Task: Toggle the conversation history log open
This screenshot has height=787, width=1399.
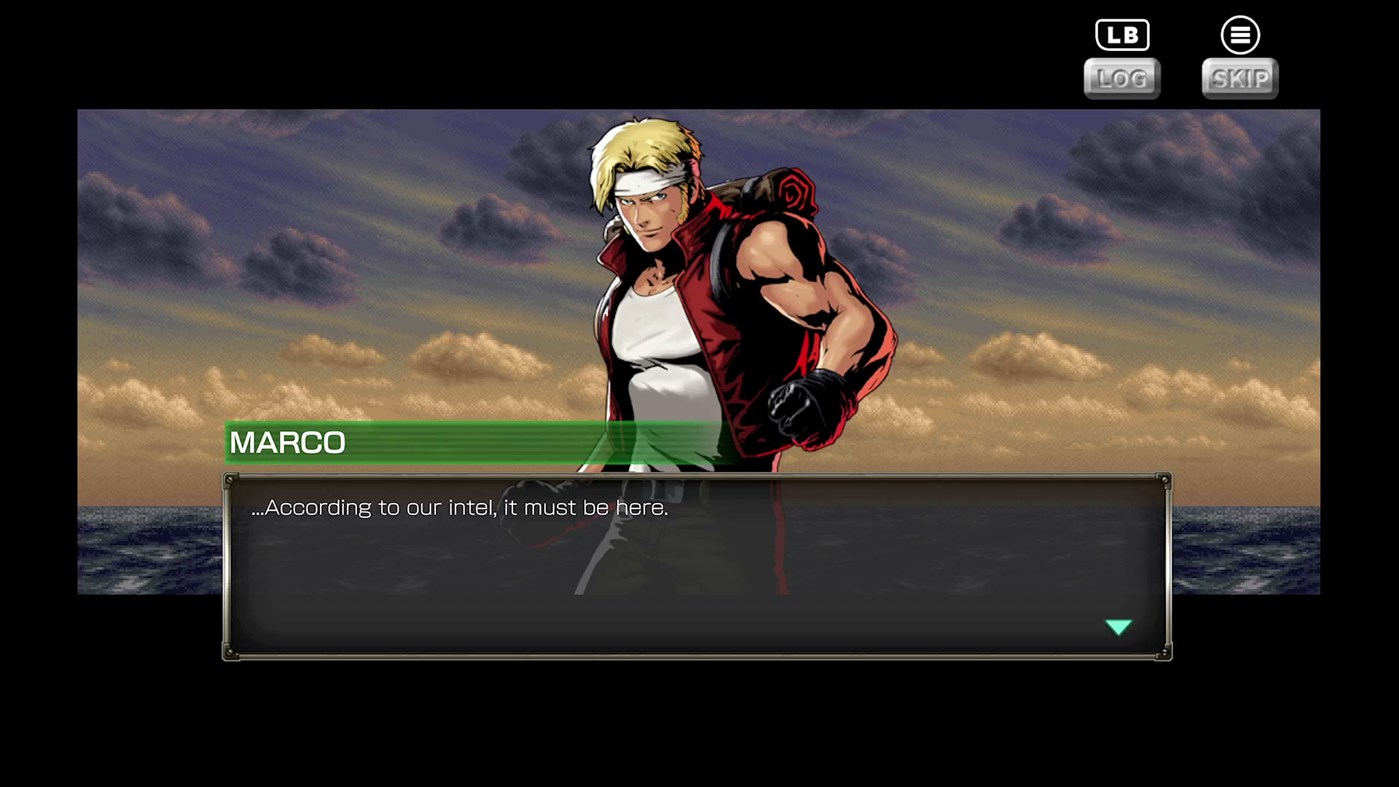Action: point(1120,78)
